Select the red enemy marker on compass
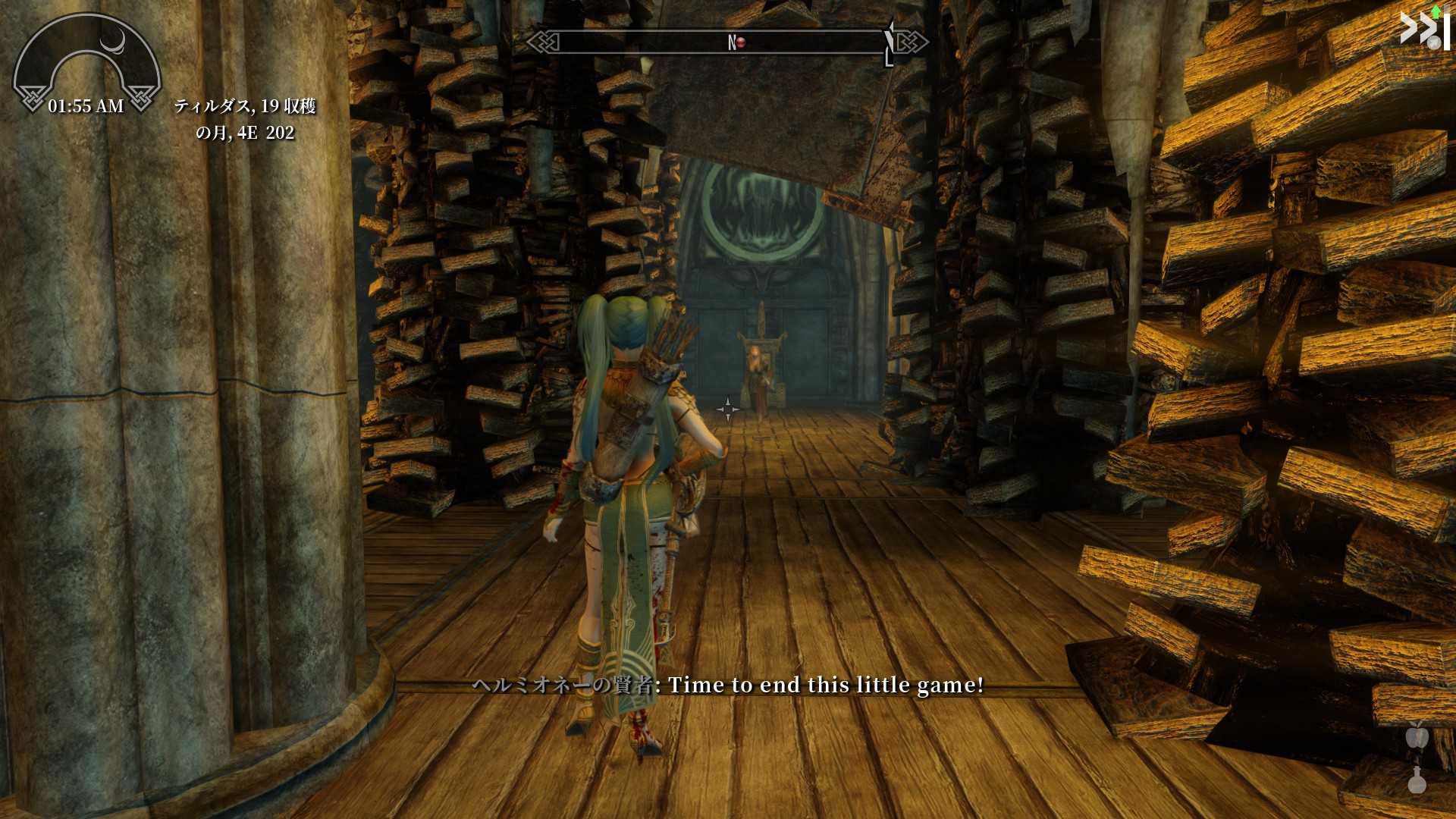This screenshot has height=819, width=1456. tap(741, 42)
